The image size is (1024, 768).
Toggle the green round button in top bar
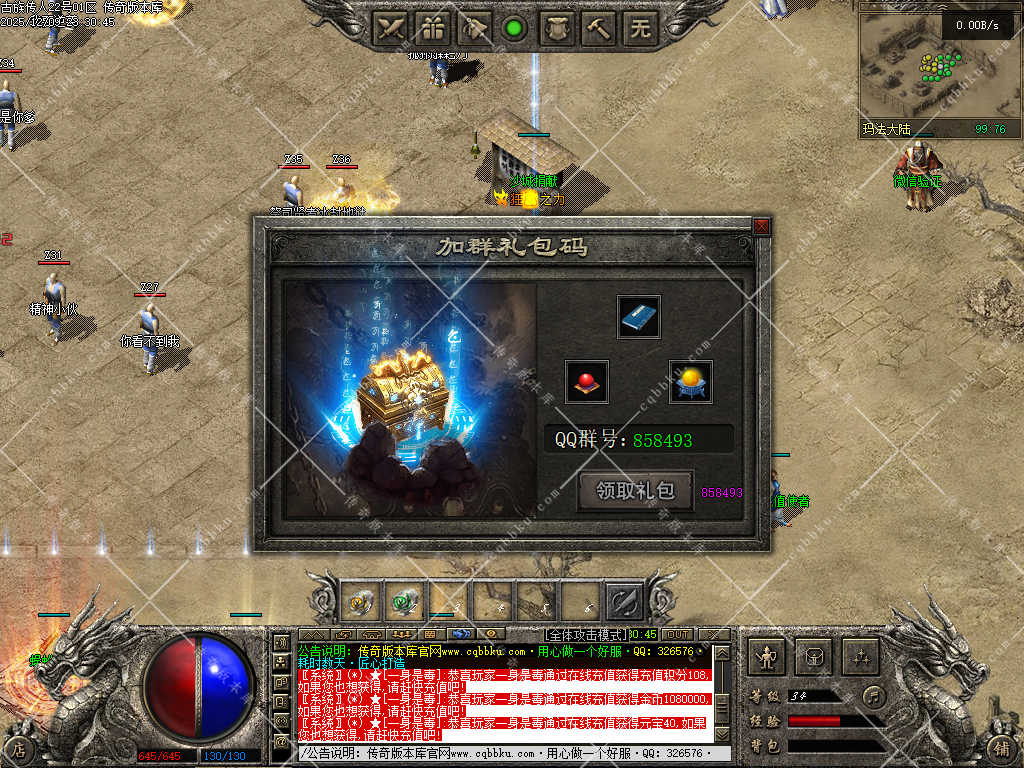(514, 28)
